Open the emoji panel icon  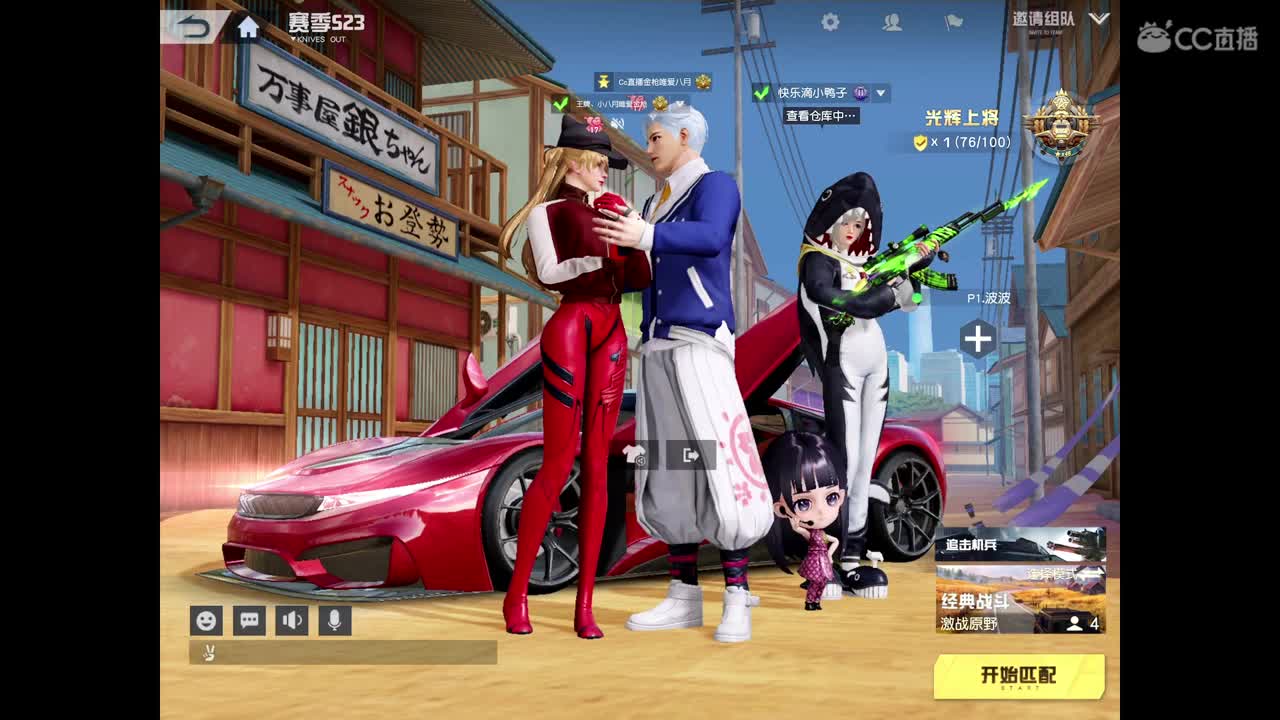[207, 622]
